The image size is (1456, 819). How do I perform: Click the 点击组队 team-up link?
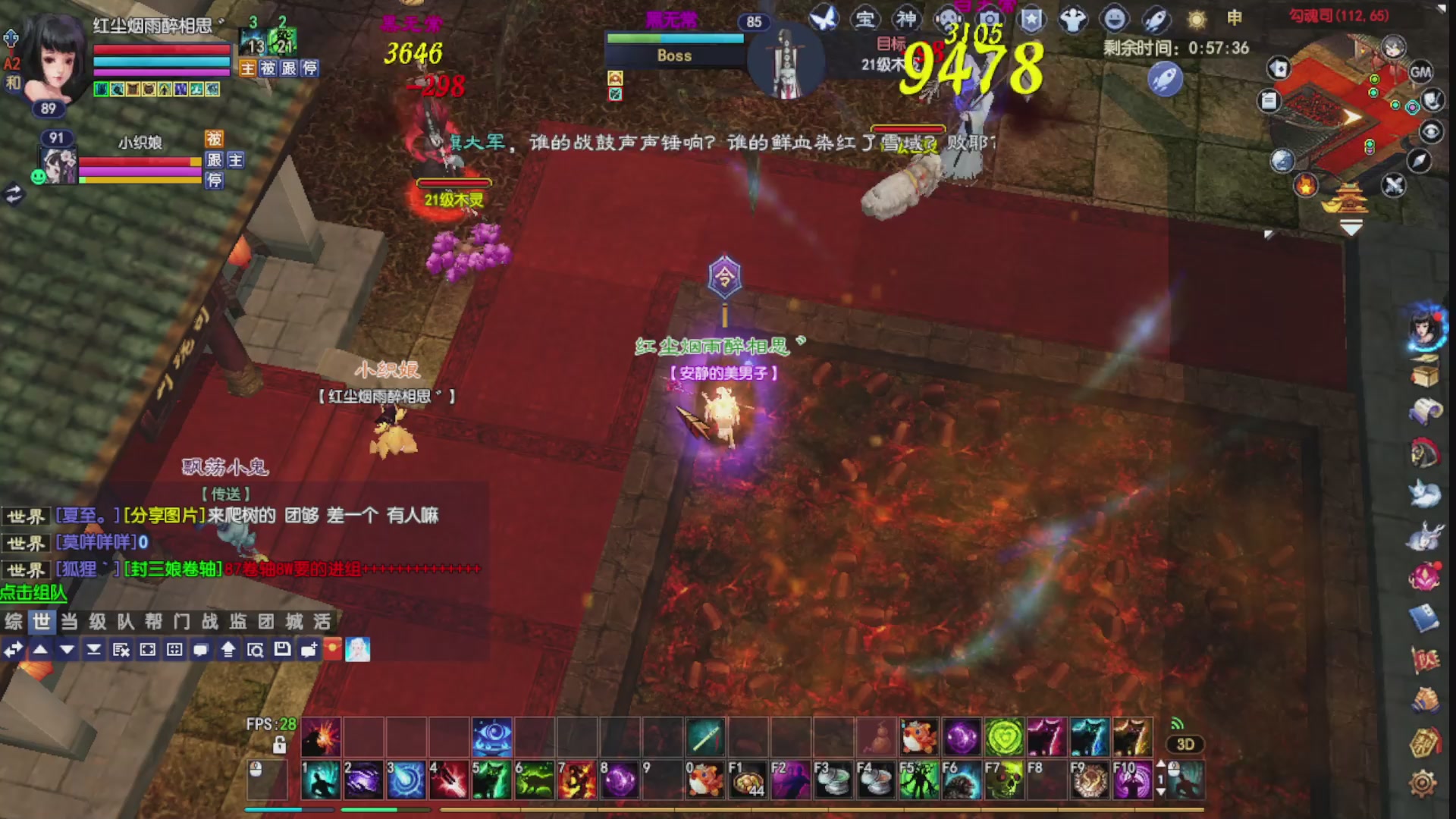click(32, 593)
